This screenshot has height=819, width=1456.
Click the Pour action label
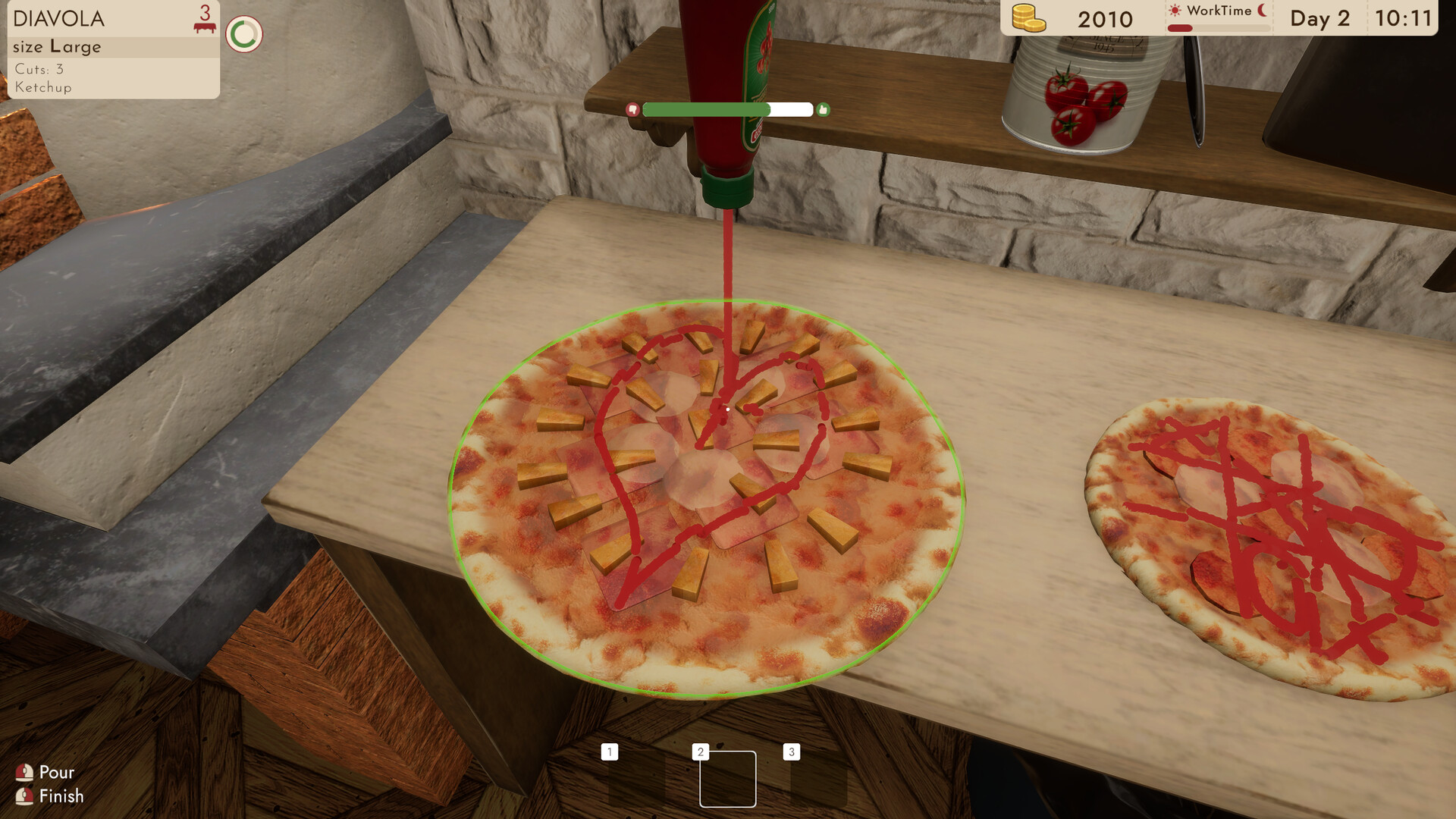pos(55,772)
